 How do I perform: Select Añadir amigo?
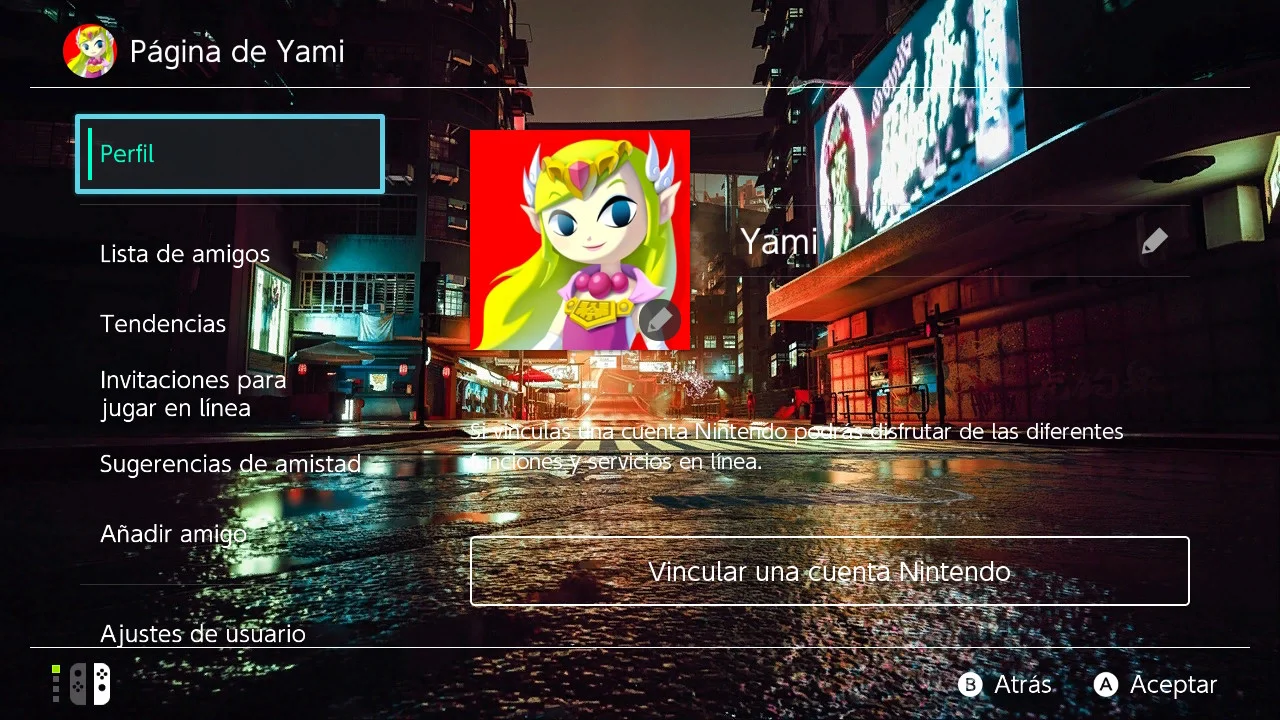coord(173,533)
